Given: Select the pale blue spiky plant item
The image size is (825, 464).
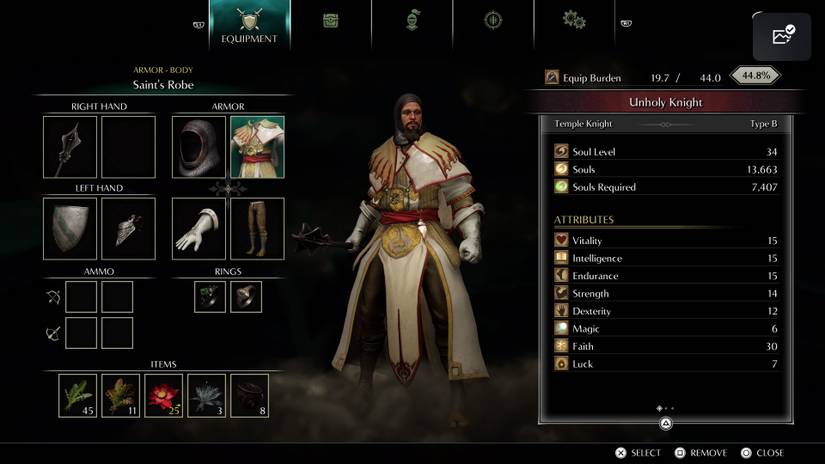Looking at the screenshot, I should (x=207, y=395).
